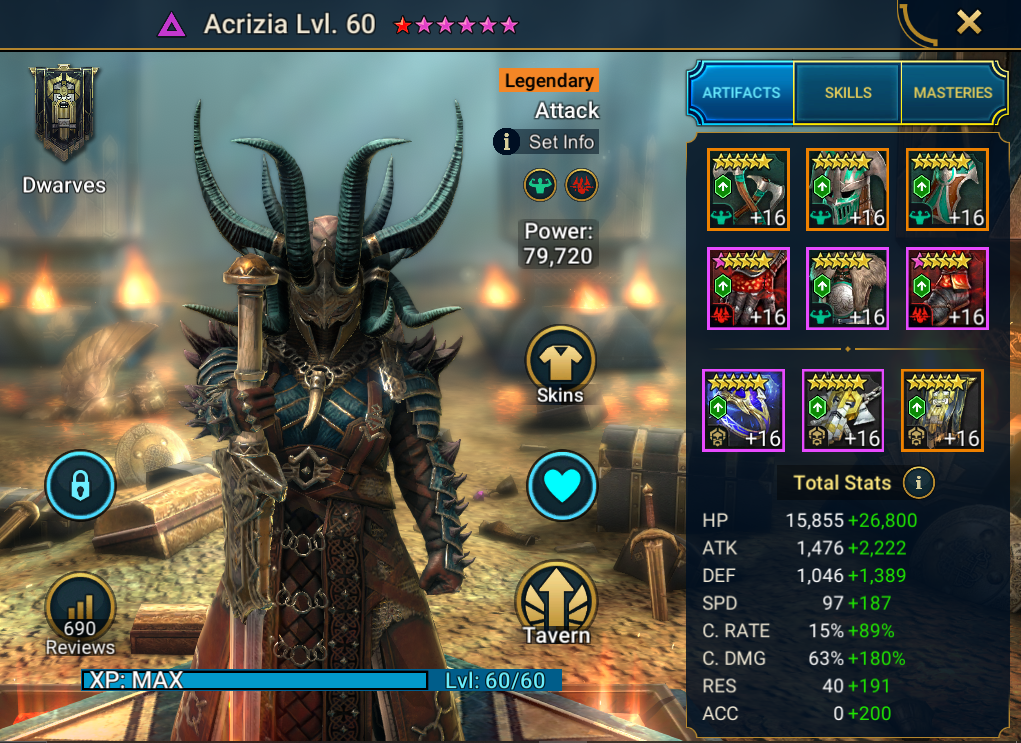This screenshot has width=1021, height=743.
Task: Open the Masteries tab
Action: click(x=952, y=93)
